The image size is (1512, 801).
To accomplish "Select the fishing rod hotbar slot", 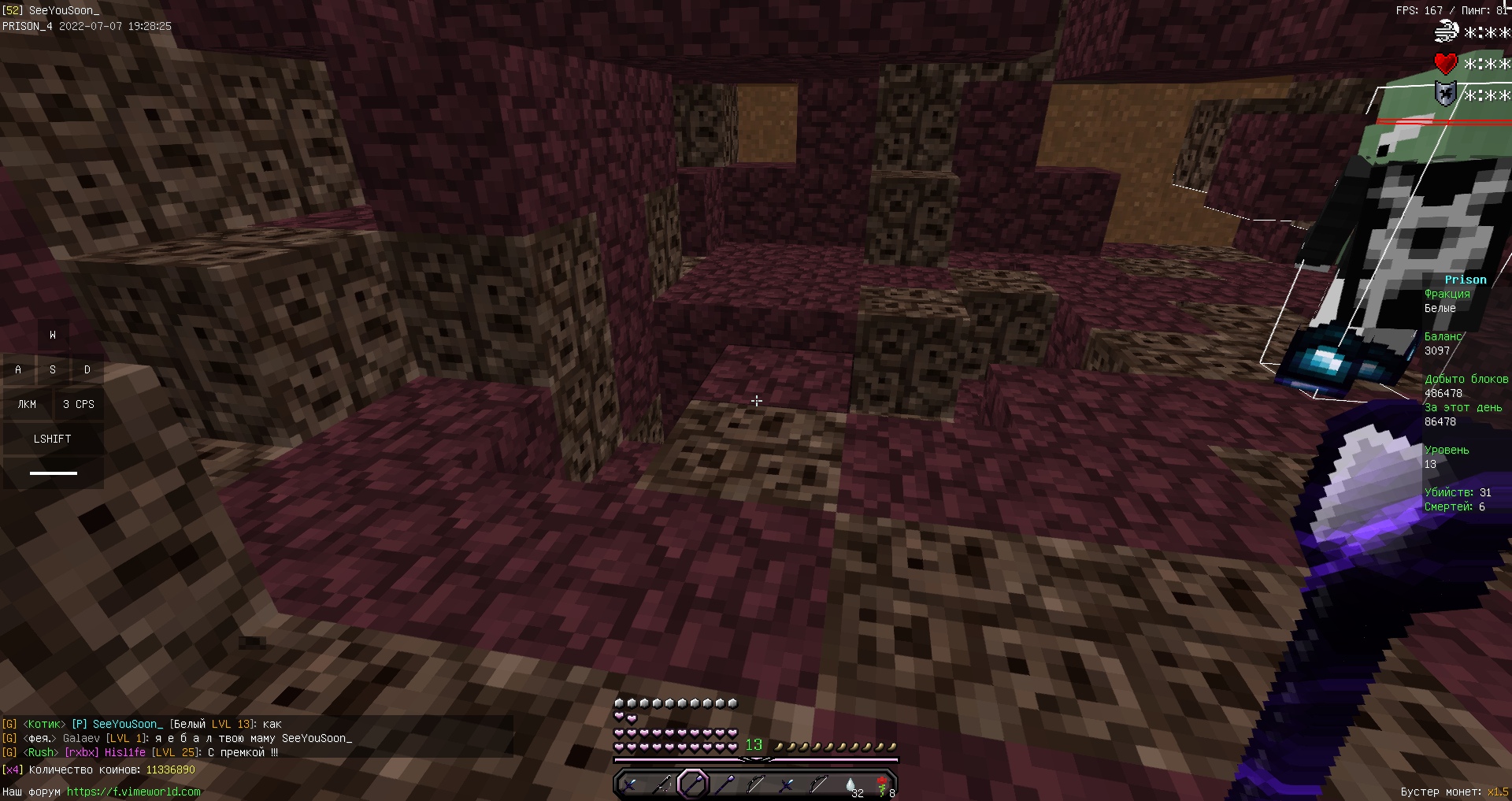I will pyautogui.click(x=661, y=784).
